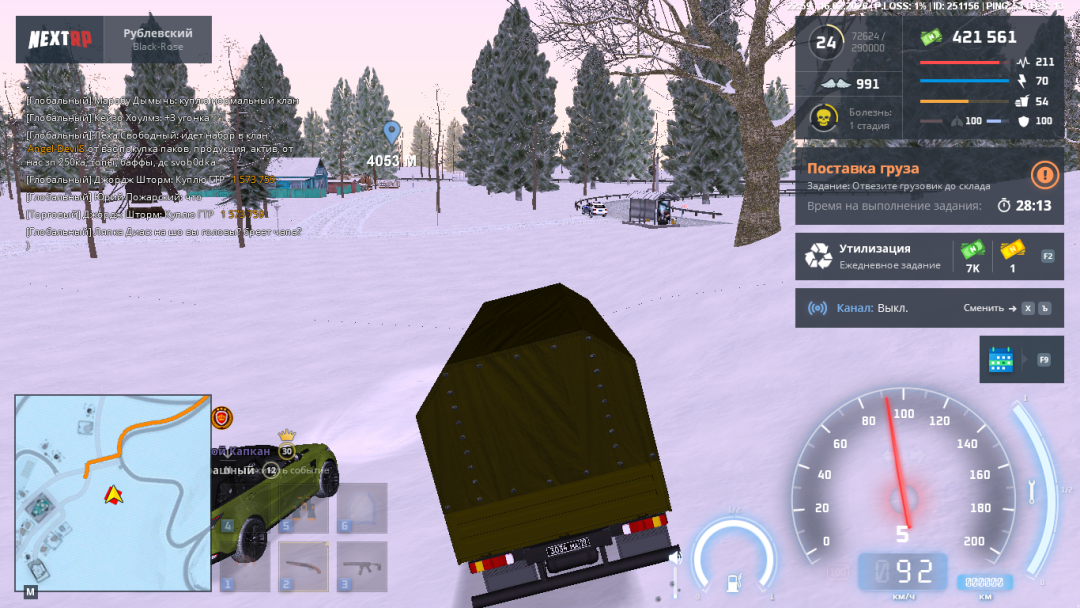Click the NEXTRP logo

click(59, 39)
